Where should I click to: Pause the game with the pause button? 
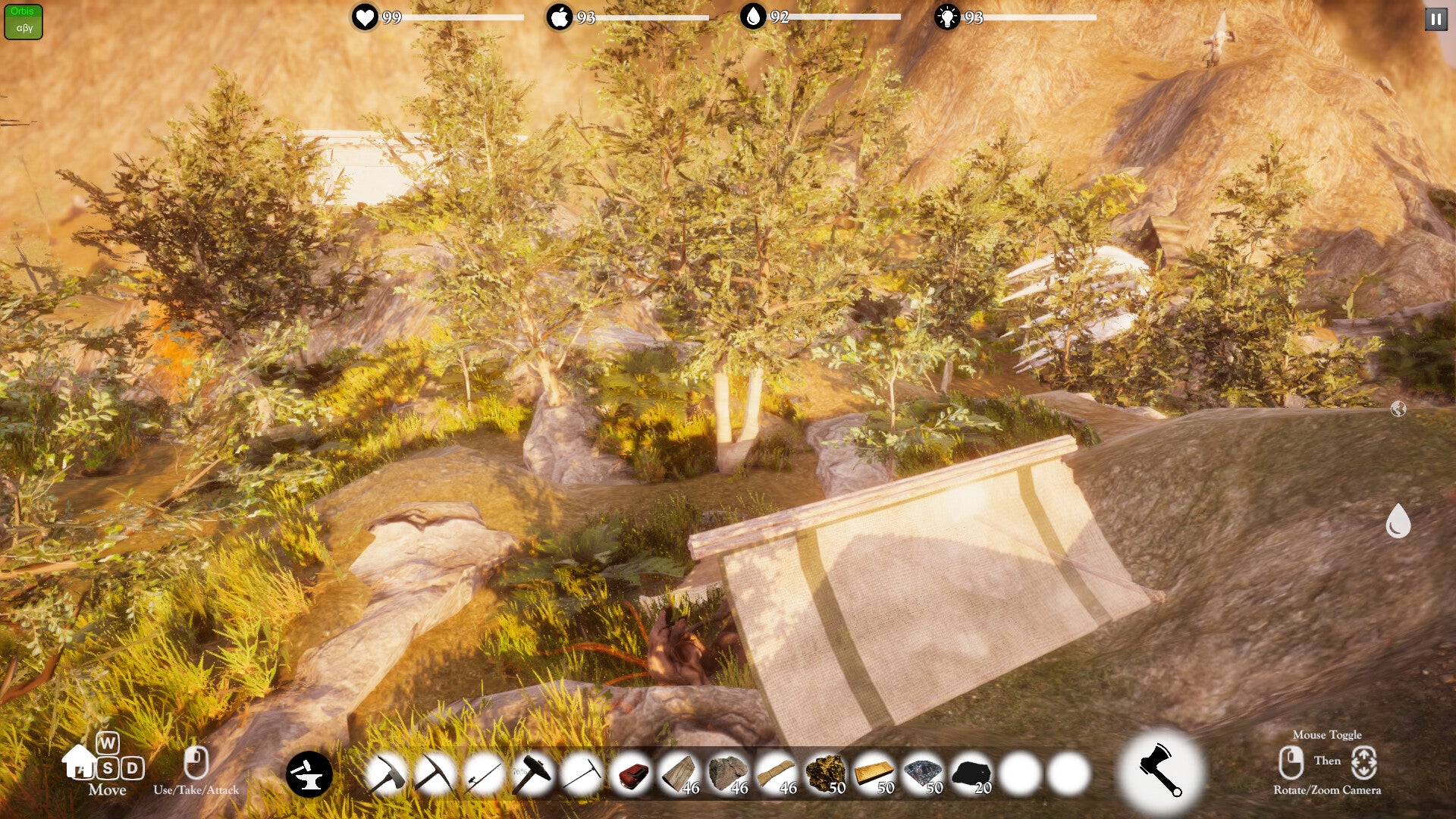1436,19
